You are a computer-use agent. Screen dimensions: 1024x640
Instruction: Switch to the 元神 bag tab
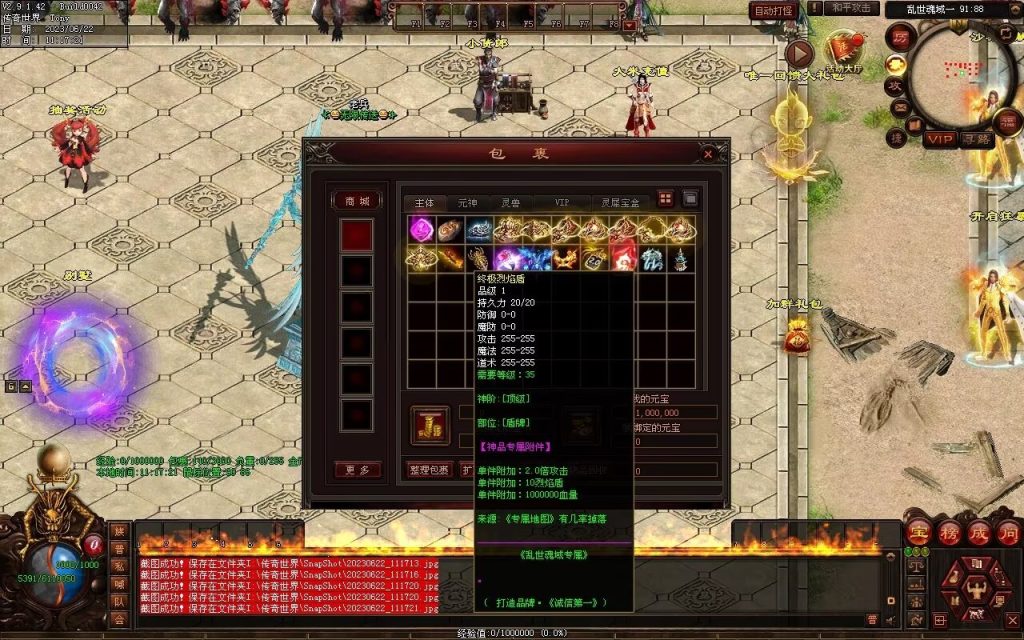click(x=468, y=202)
